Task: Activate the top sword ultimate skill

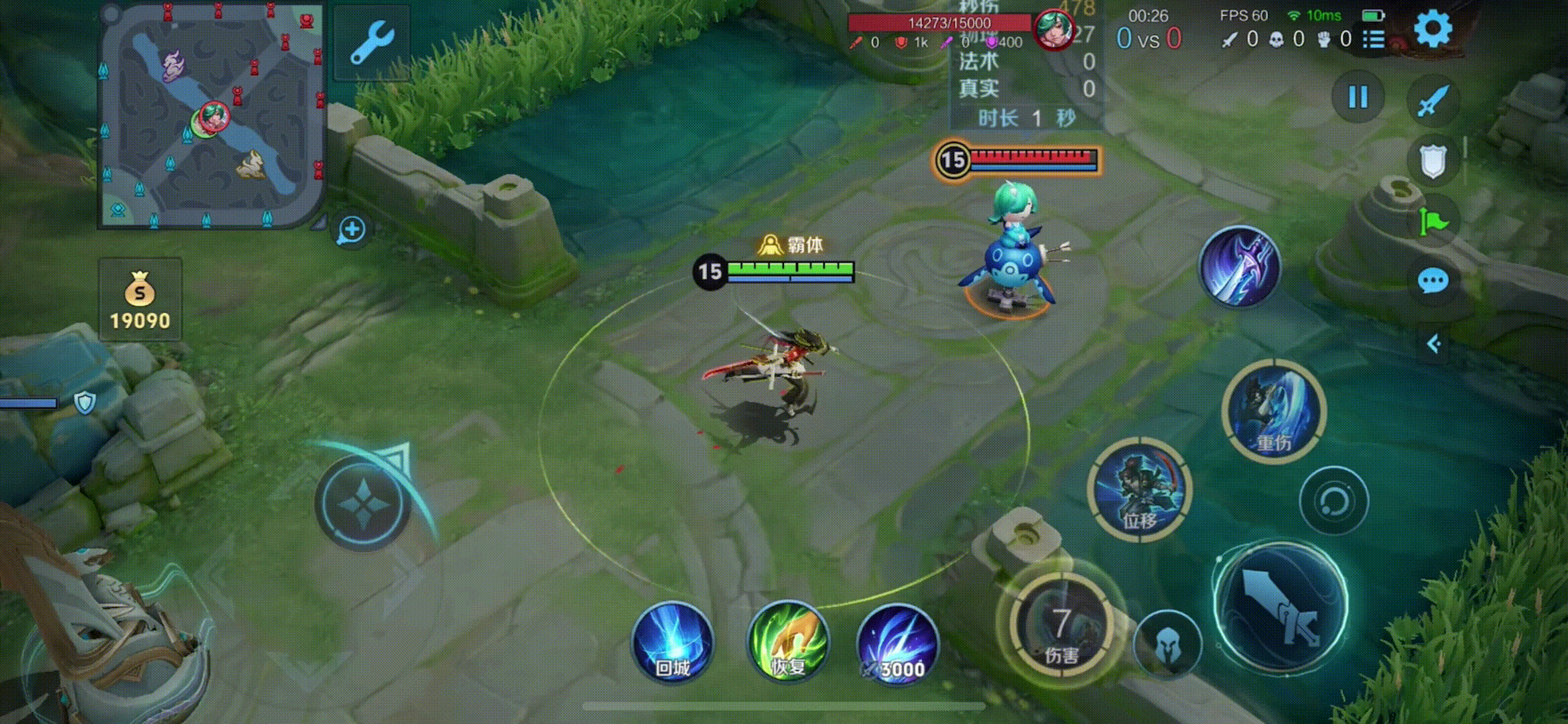Action: 1240,267
